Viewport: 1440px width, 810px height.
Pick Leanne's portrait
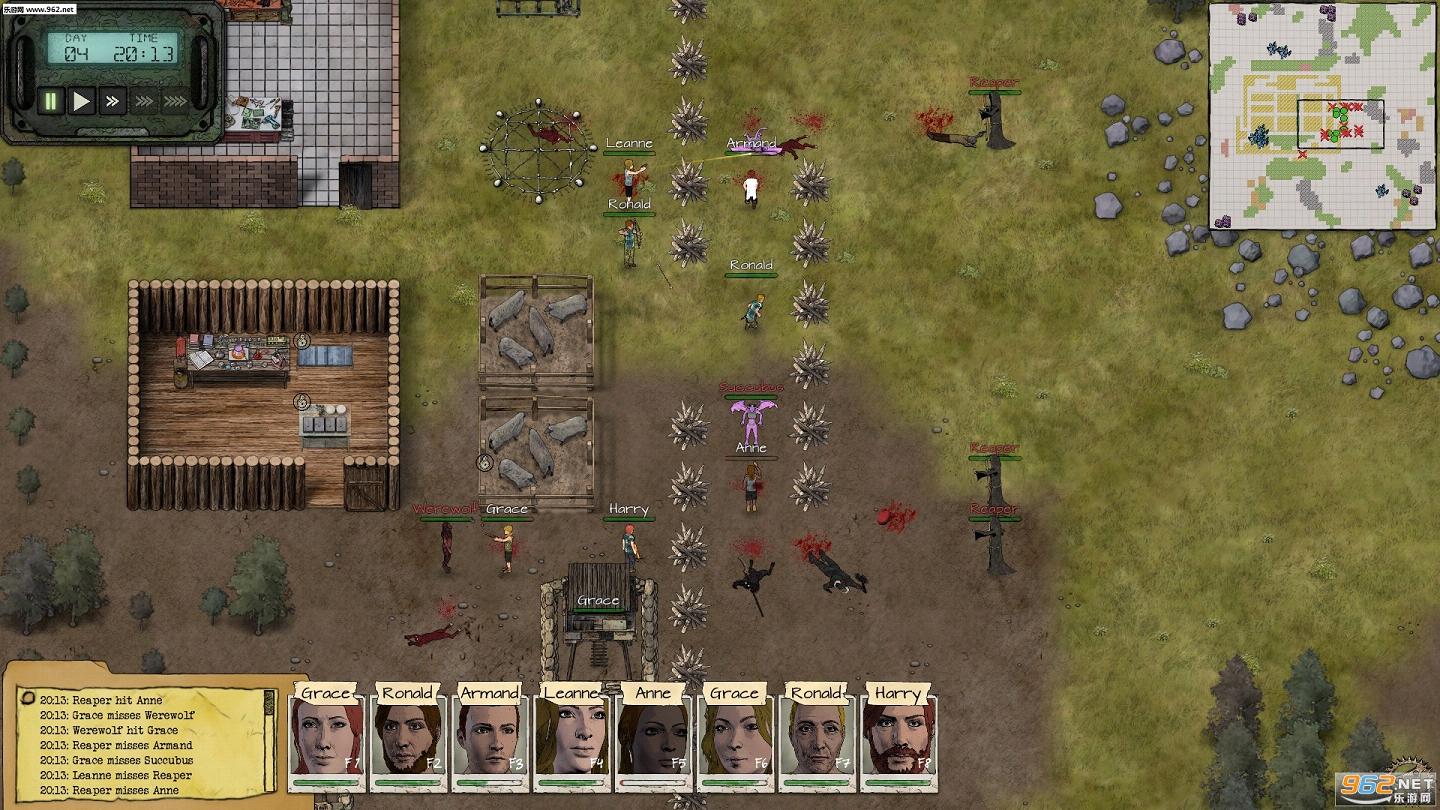(572, 741)
